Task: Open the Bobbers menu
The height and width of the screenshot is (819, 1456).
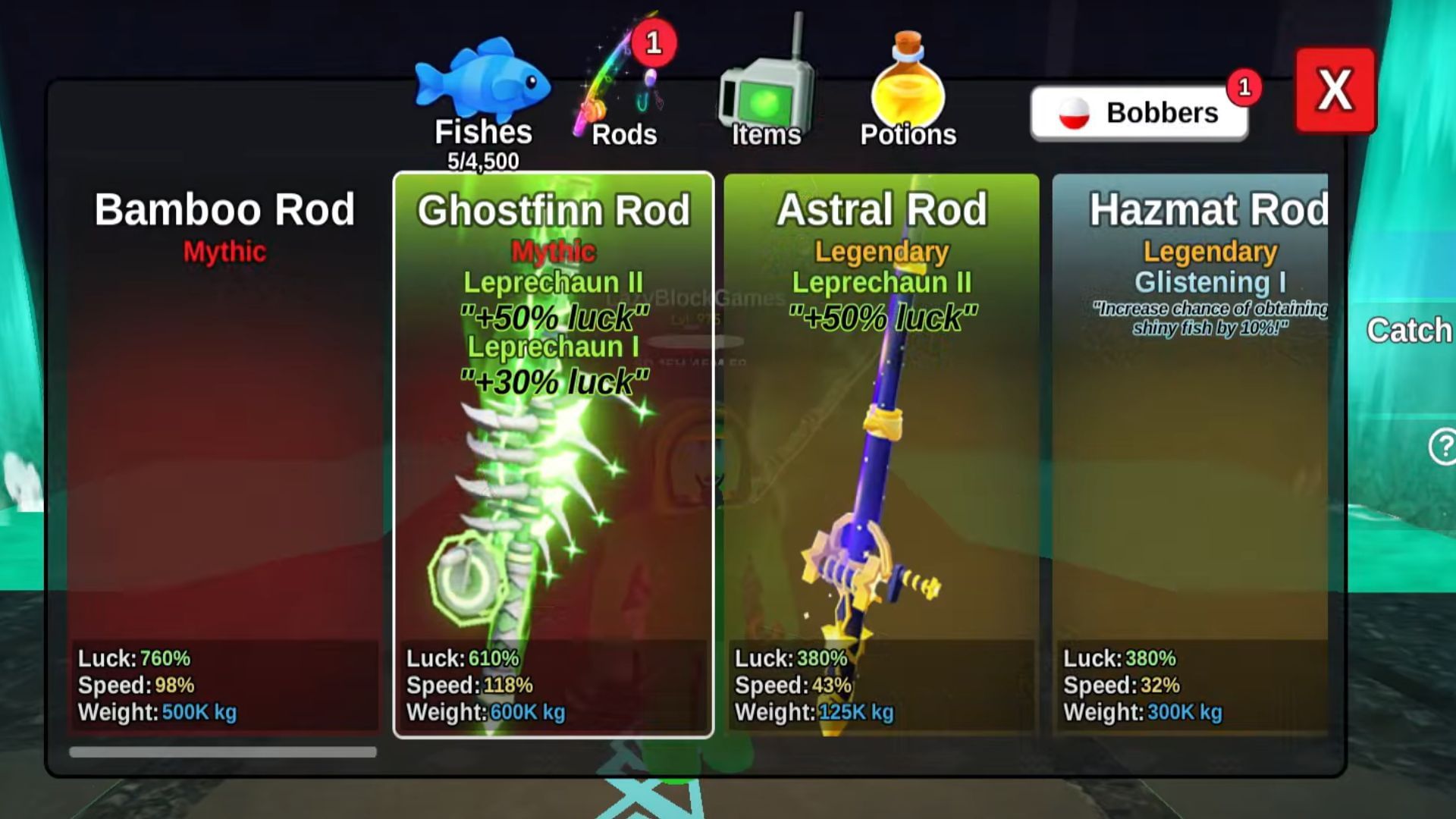Action: point(1139,113)
